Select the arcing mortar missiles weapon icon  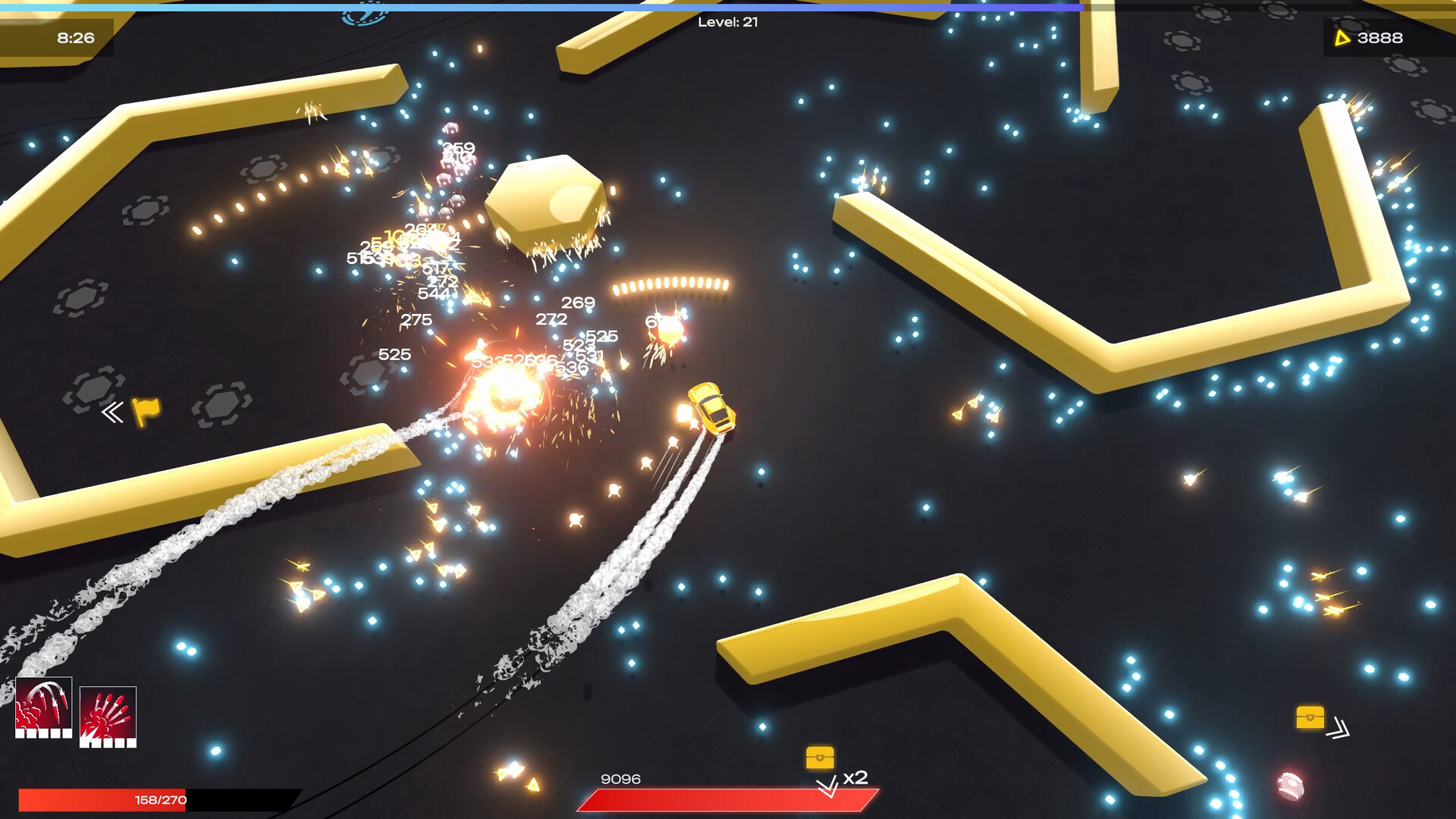[x=44, y=707]
